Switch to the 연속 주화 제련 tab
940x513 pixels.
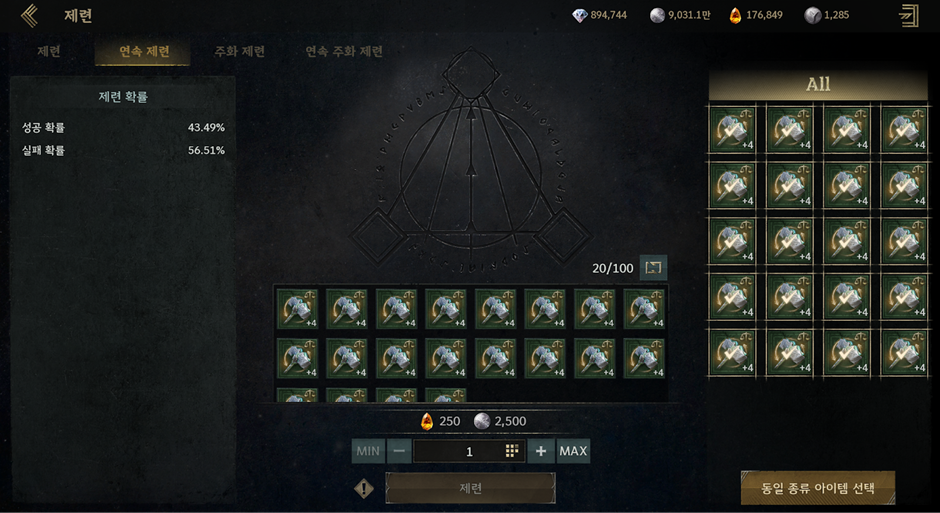344,51
